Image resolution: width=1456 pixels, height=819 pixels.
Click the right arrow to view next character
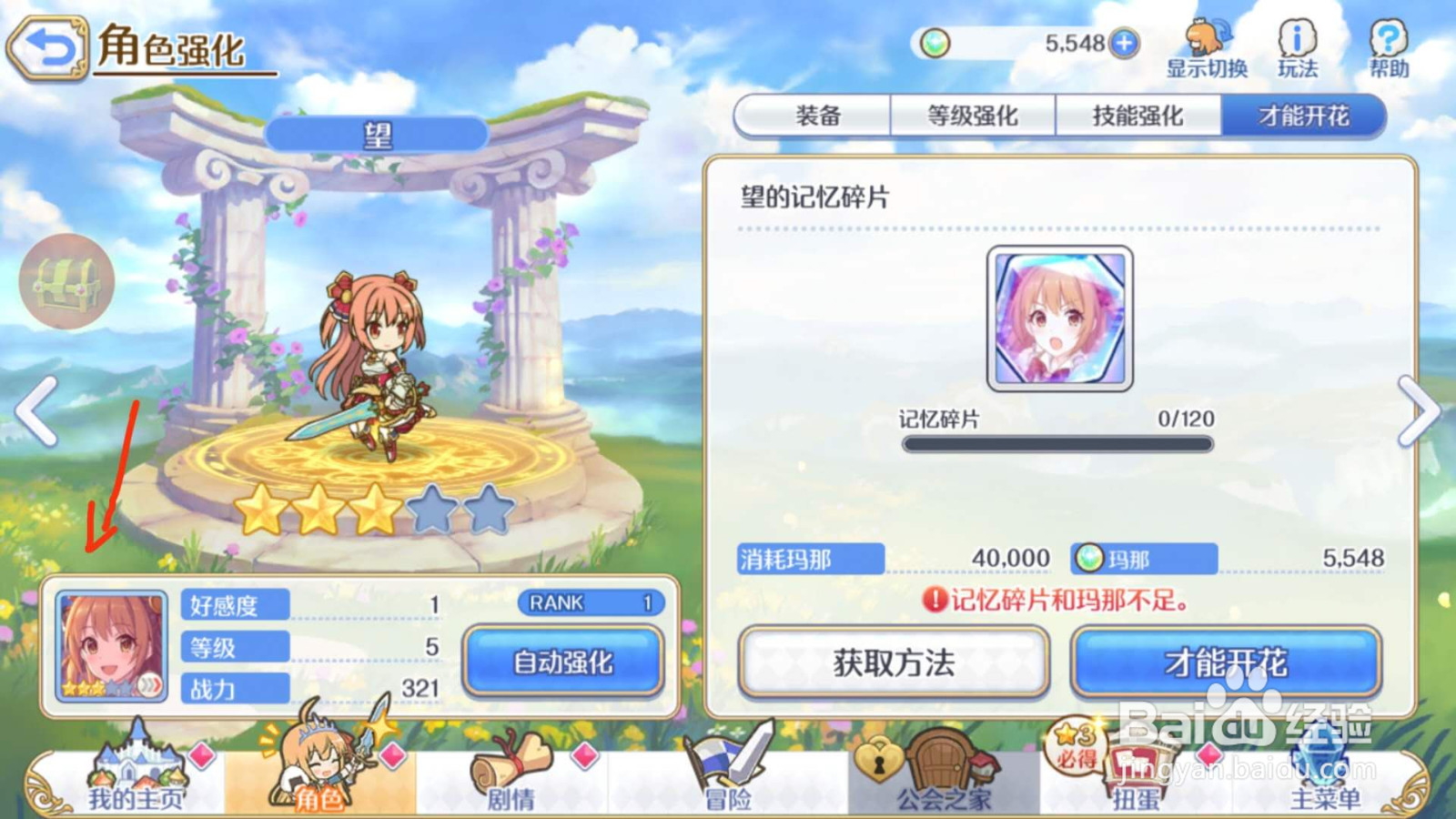click(x=1419, y=411)
